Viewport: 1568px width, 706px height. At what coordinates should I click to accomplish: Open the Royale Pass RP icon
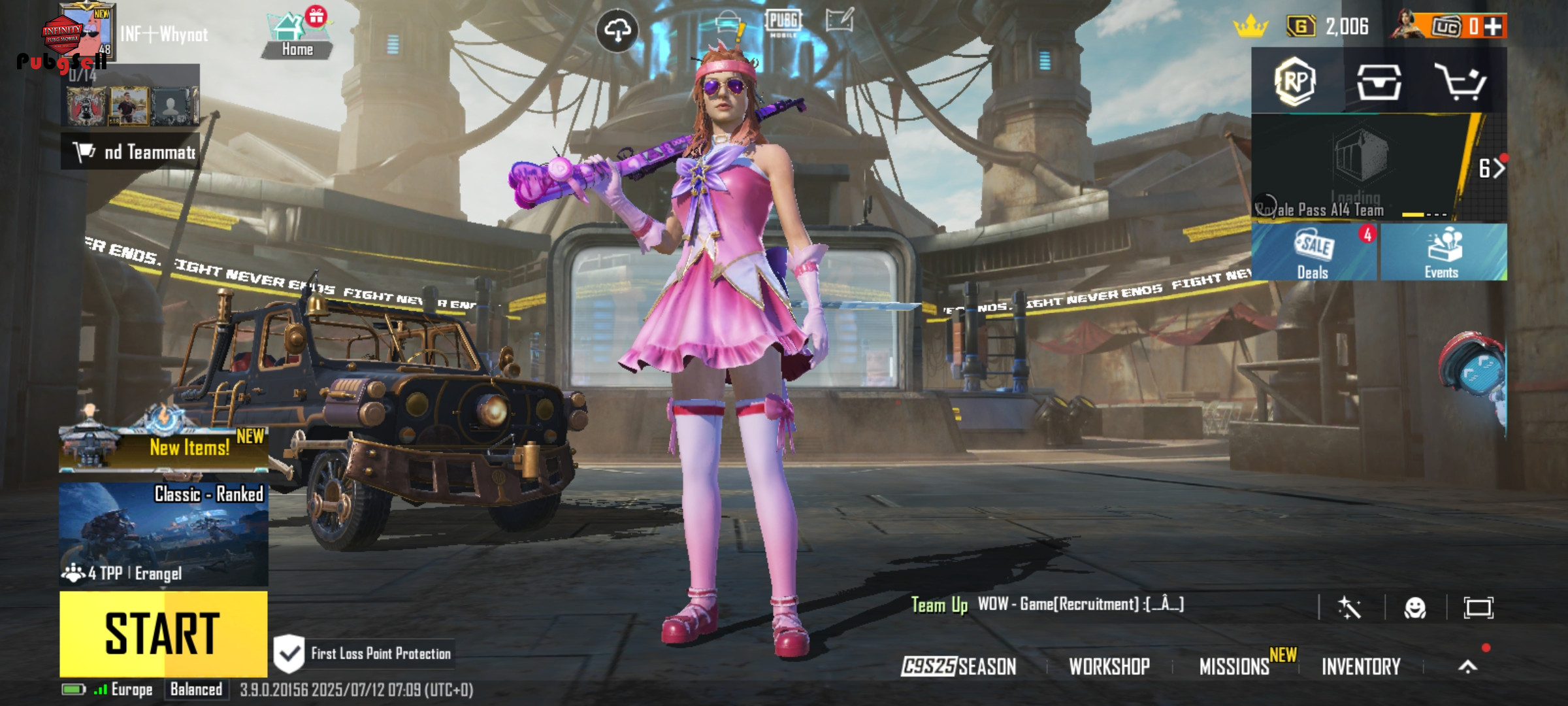click(1296, 82)
